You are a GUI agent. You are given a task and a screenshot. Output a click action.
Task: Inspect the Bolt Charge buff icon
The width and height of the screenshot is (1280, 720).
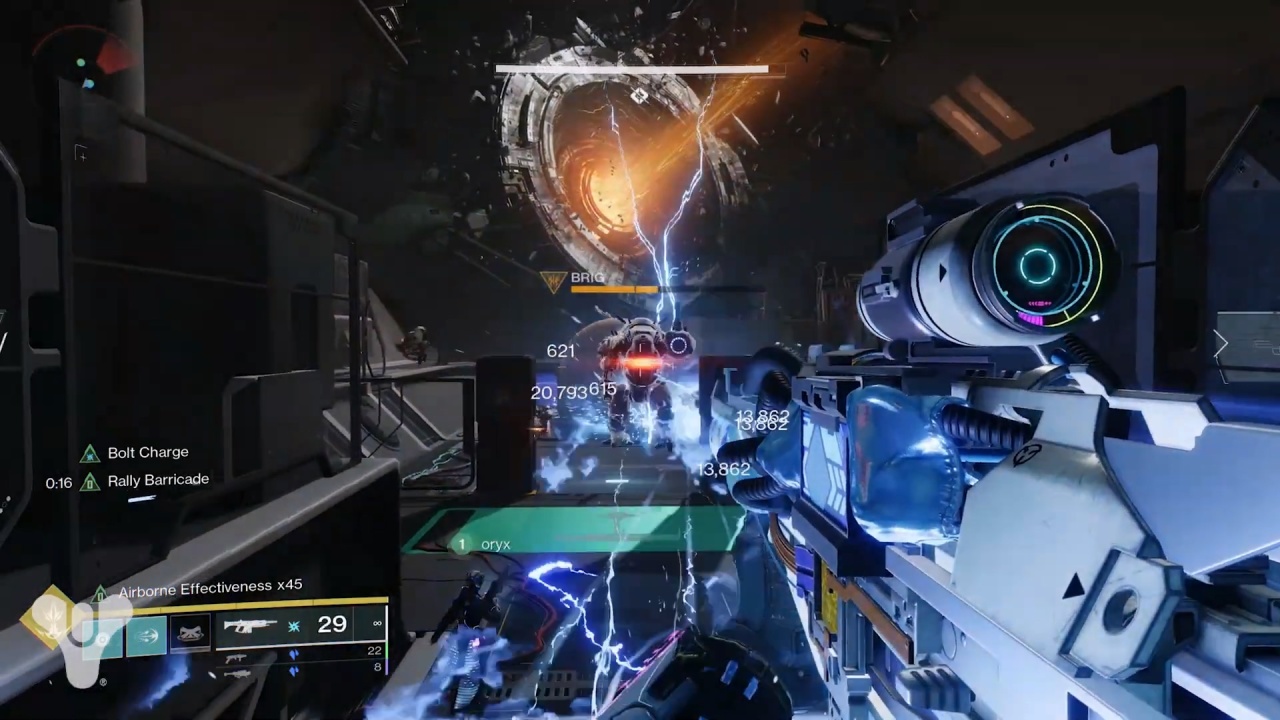[90, 453]
